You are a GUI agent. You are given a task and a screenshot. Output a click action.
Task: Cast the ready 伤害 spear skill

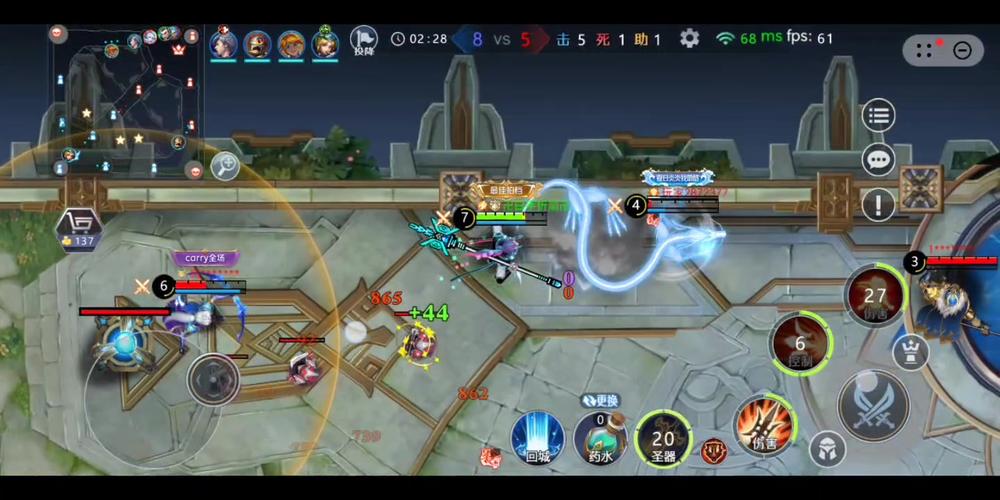(764, 424)
